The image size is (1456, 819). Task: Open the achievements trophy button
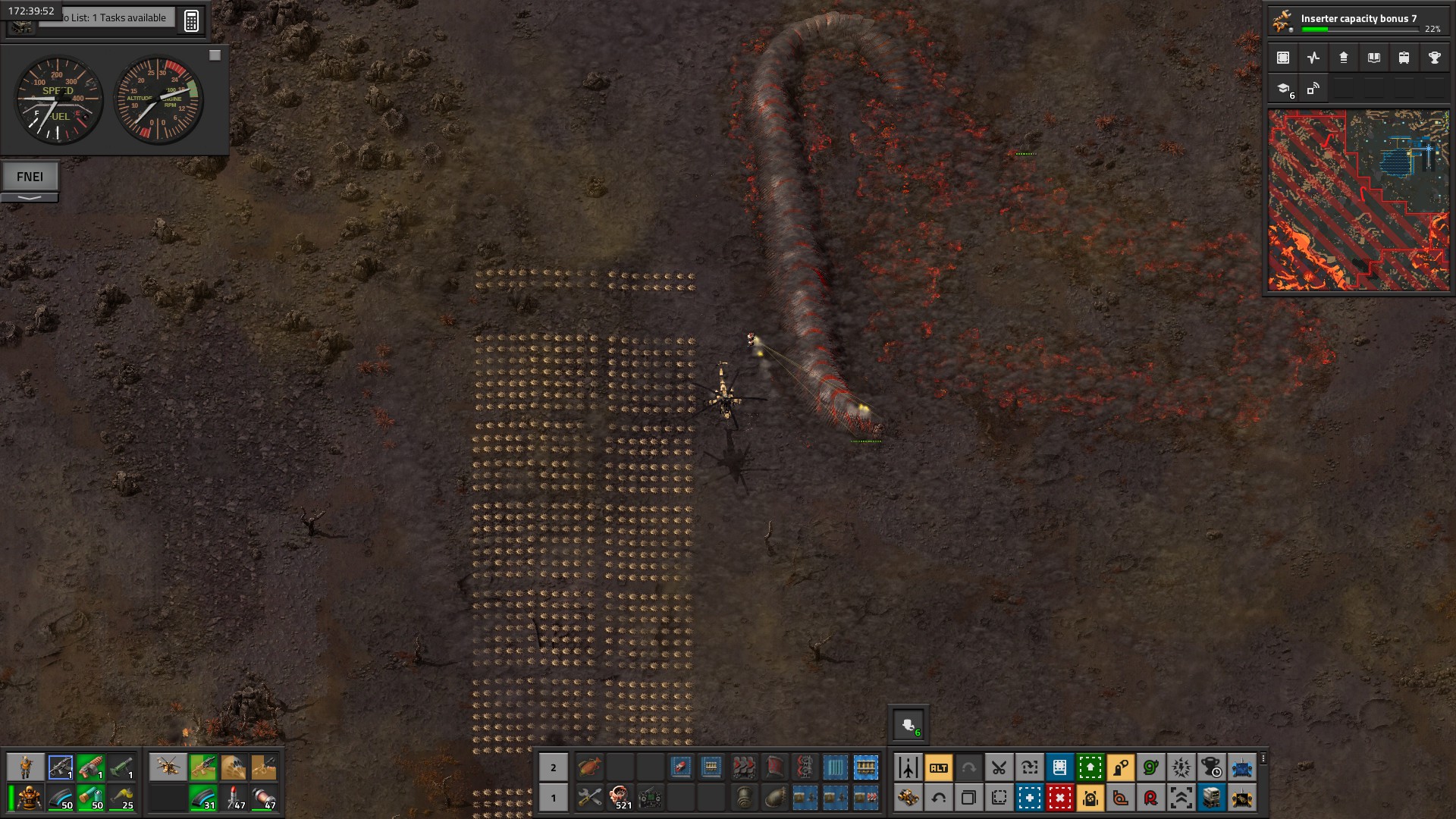pyautogui.click(x=1434, y=58)
